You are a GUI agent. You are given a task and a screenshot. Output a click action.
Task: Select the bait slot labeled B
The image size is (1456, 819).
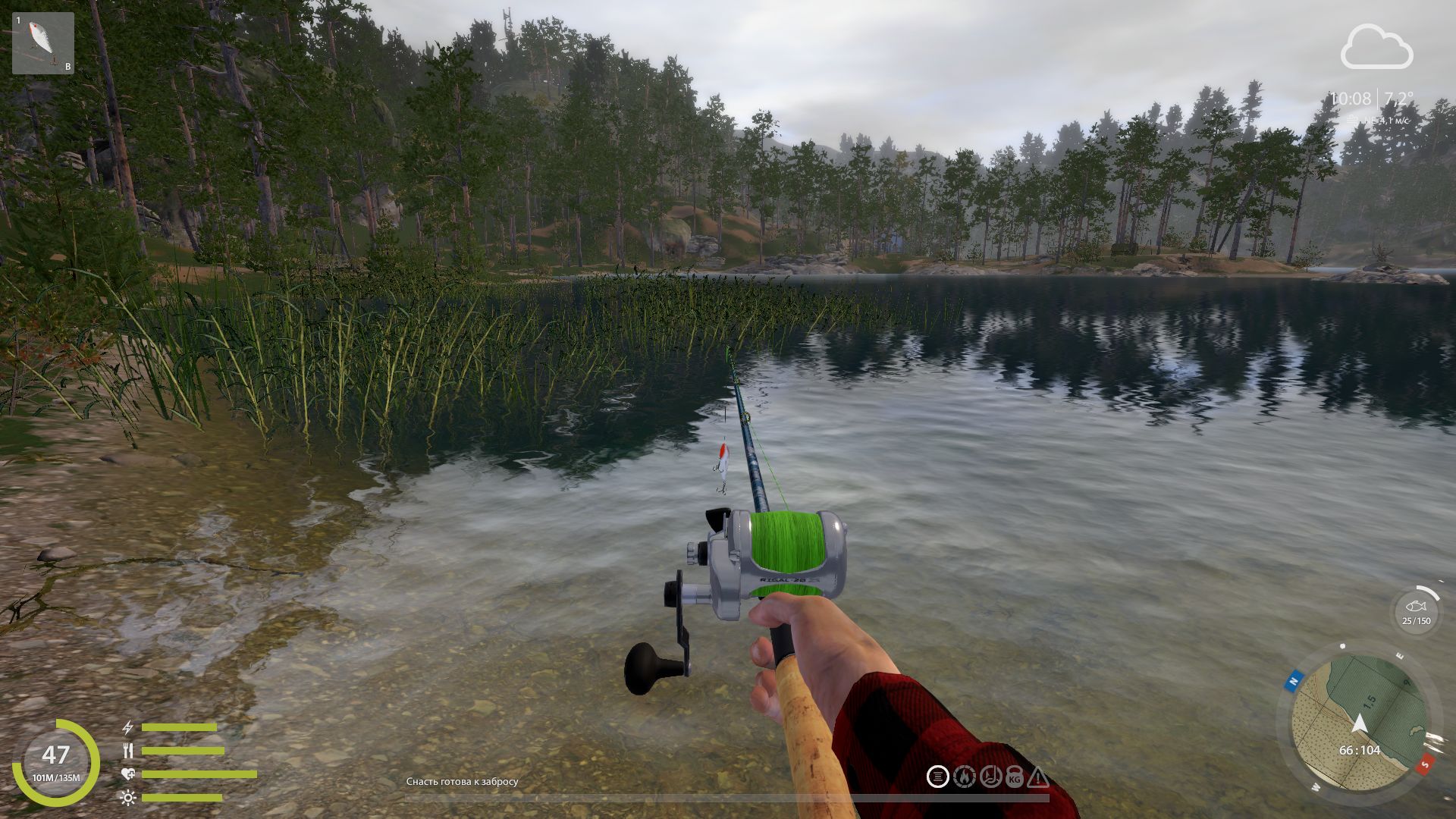(x=69, y=67)
